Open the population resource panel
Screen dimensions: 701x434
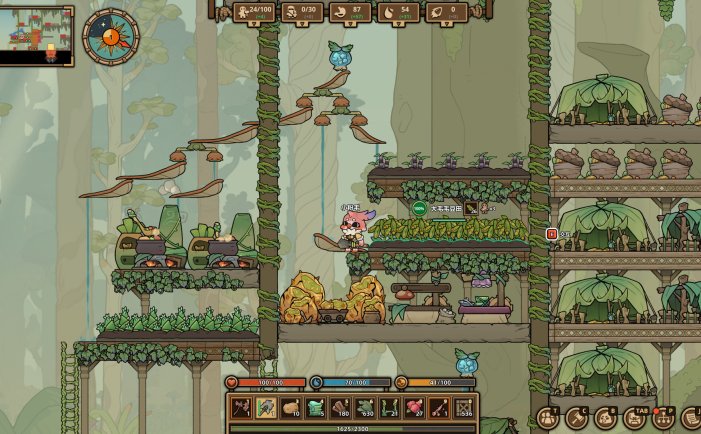tap(254, 11)
